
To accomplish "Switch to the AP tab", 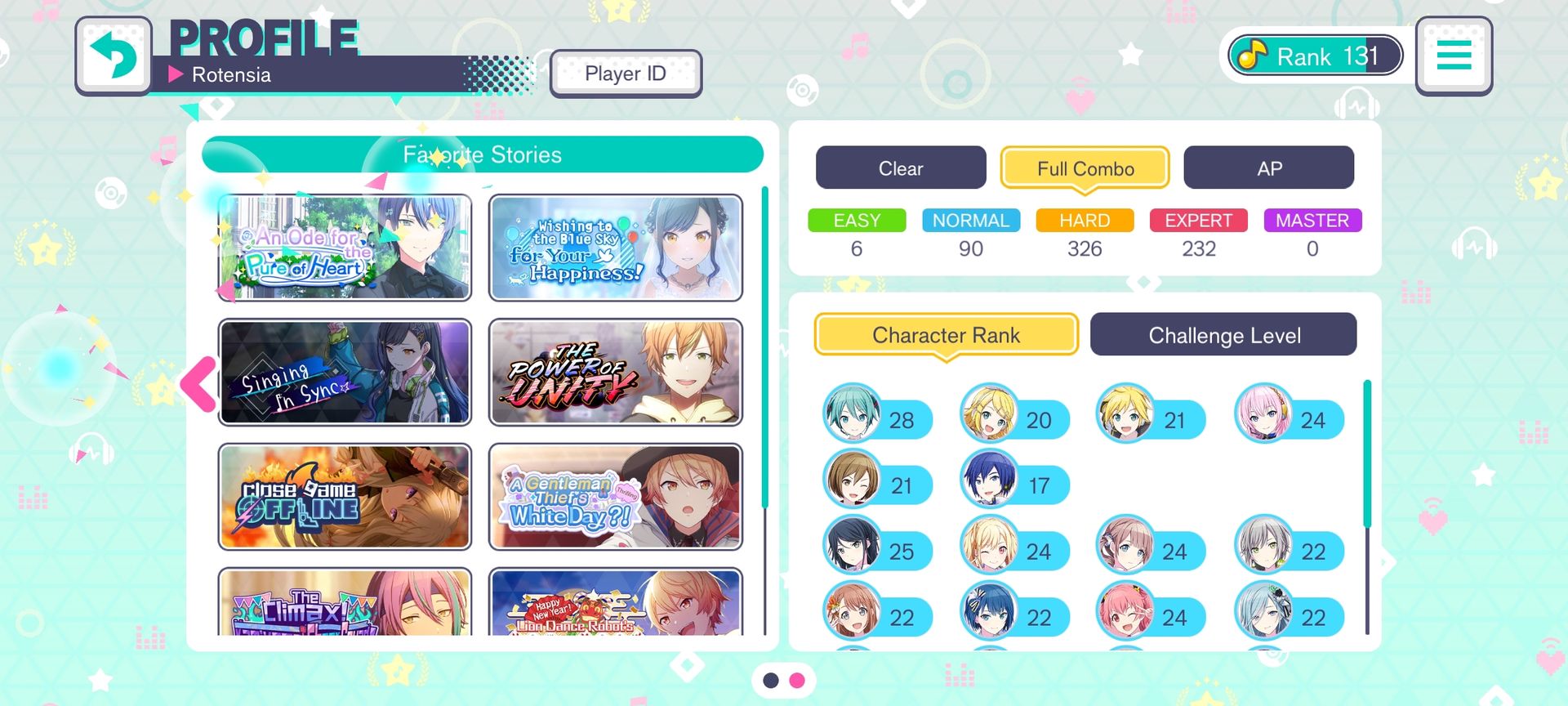I will (1268, 168).
